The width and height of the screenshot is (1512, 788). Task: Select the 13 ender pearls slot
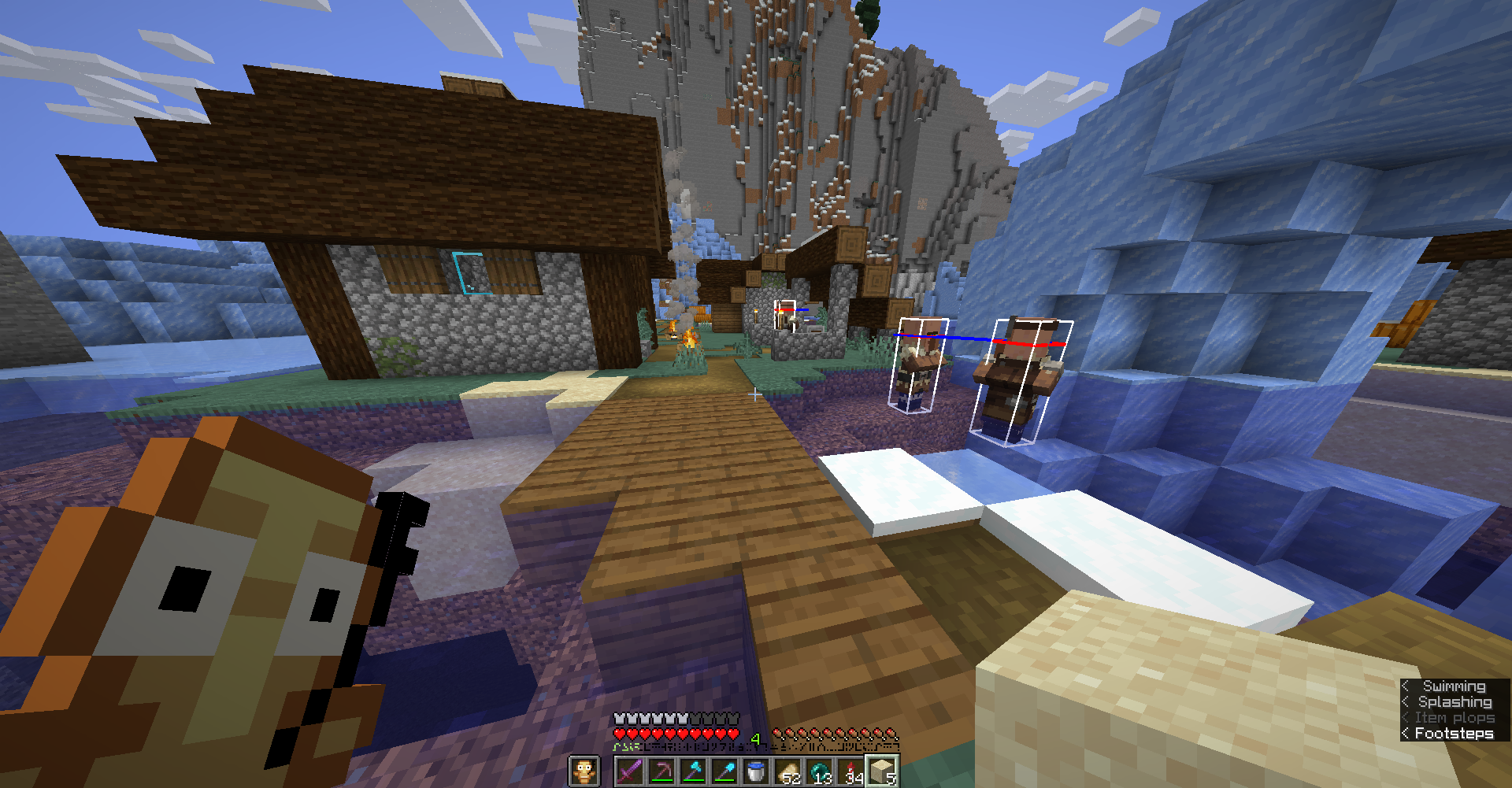(817, 773)
